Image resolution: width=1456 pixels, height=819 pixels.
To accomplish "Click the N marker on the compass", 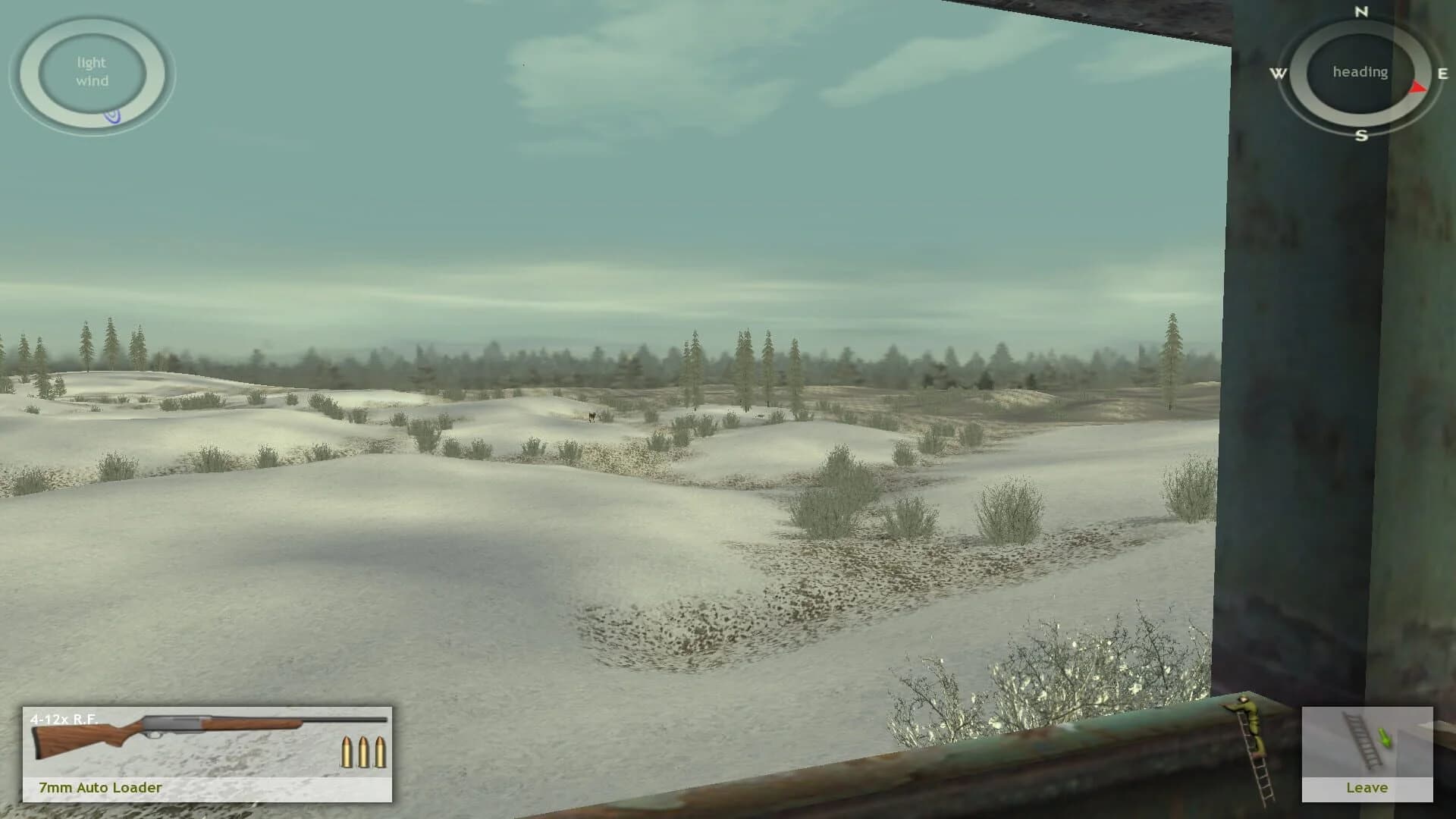I will (x=1361, y=13).
